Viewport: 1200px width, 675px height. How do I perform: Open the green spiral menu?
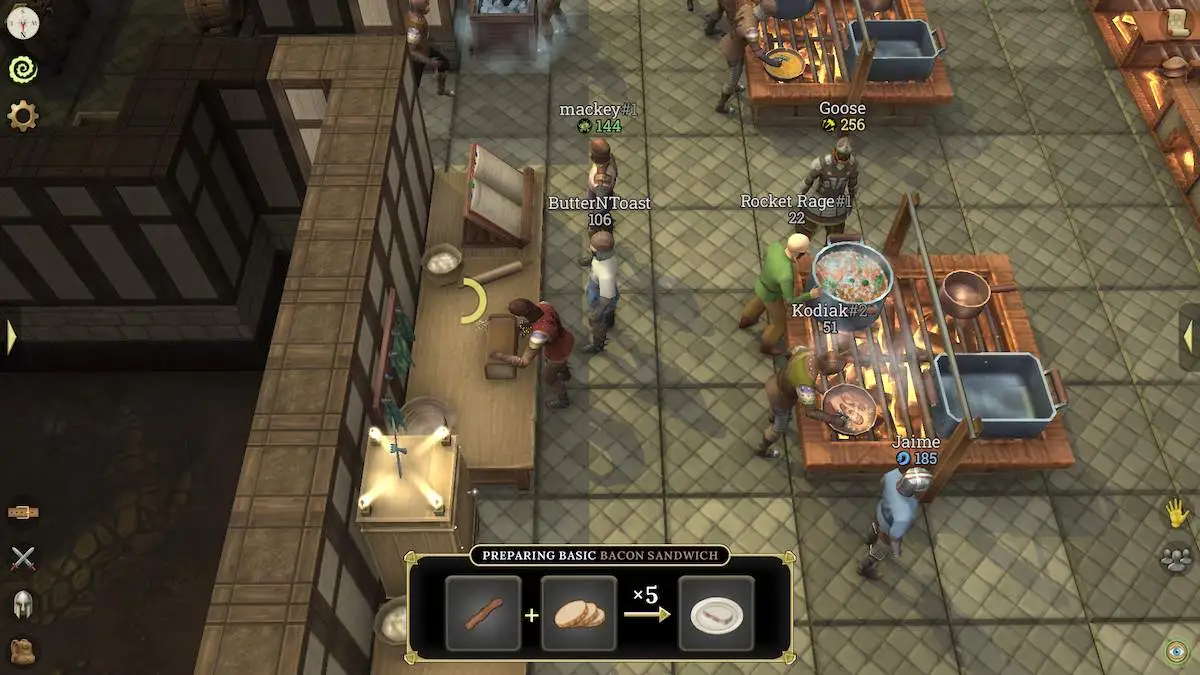(x=22, y=69)
